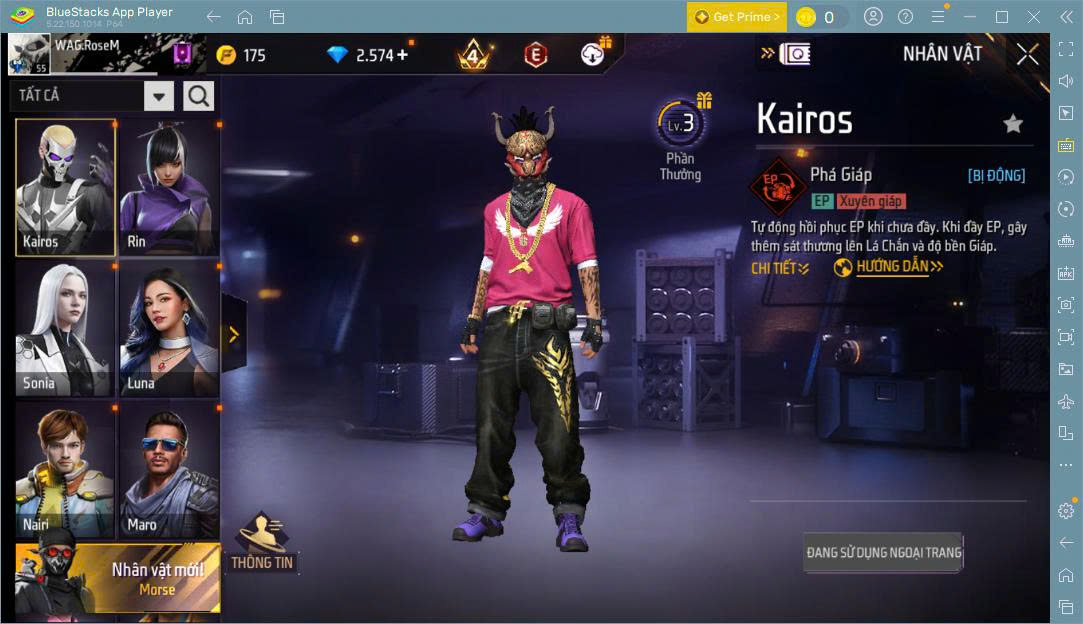Open the HƯỚNG DẪN skill guide
Image resolution: width=1083 pixels, height=624 pixels.
pos(889,267)
